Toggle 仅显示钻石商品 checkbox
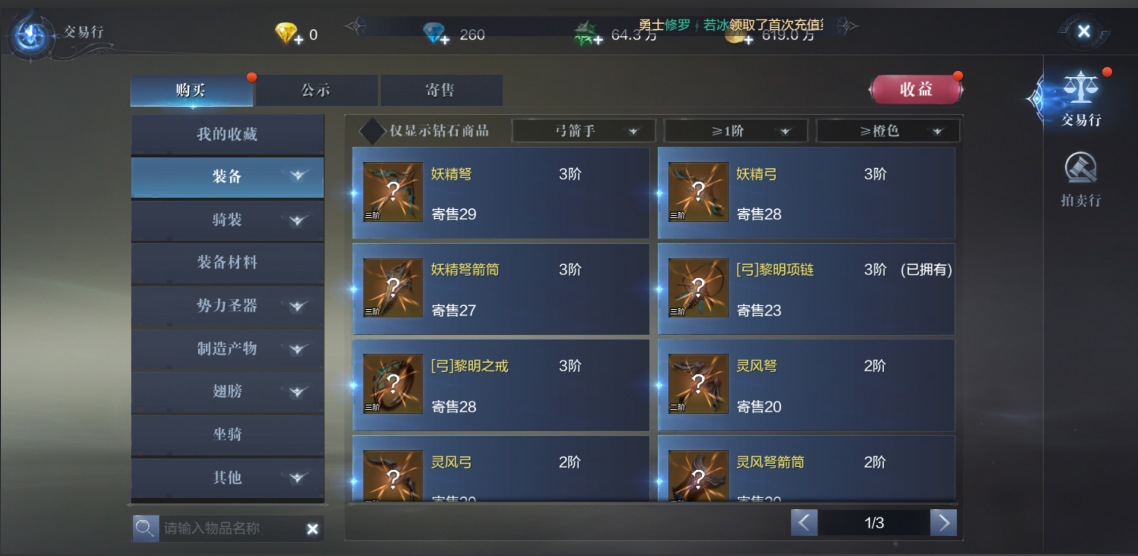Image resolution: width=1138 pixels, height=556 pixels. (x=372, y=131)
